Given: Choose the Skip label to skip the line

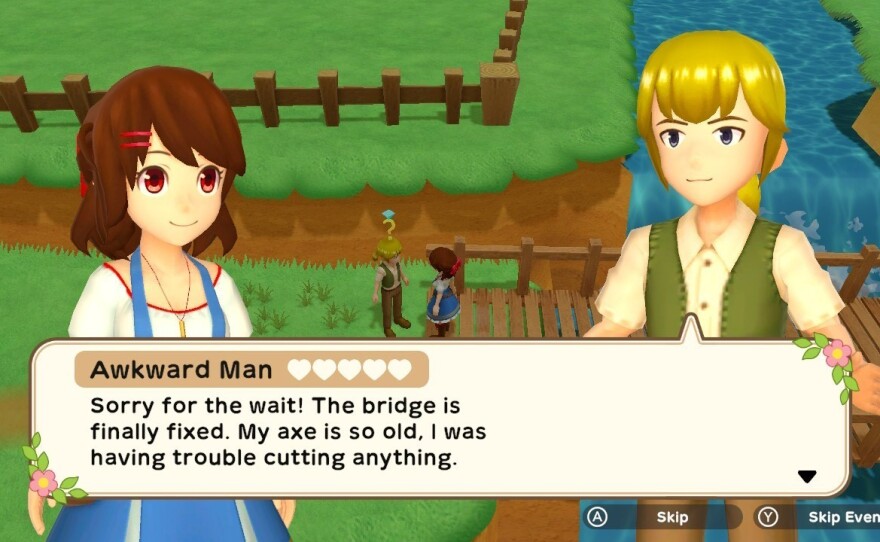Looking at the screenshot, I should coord(672,517).
